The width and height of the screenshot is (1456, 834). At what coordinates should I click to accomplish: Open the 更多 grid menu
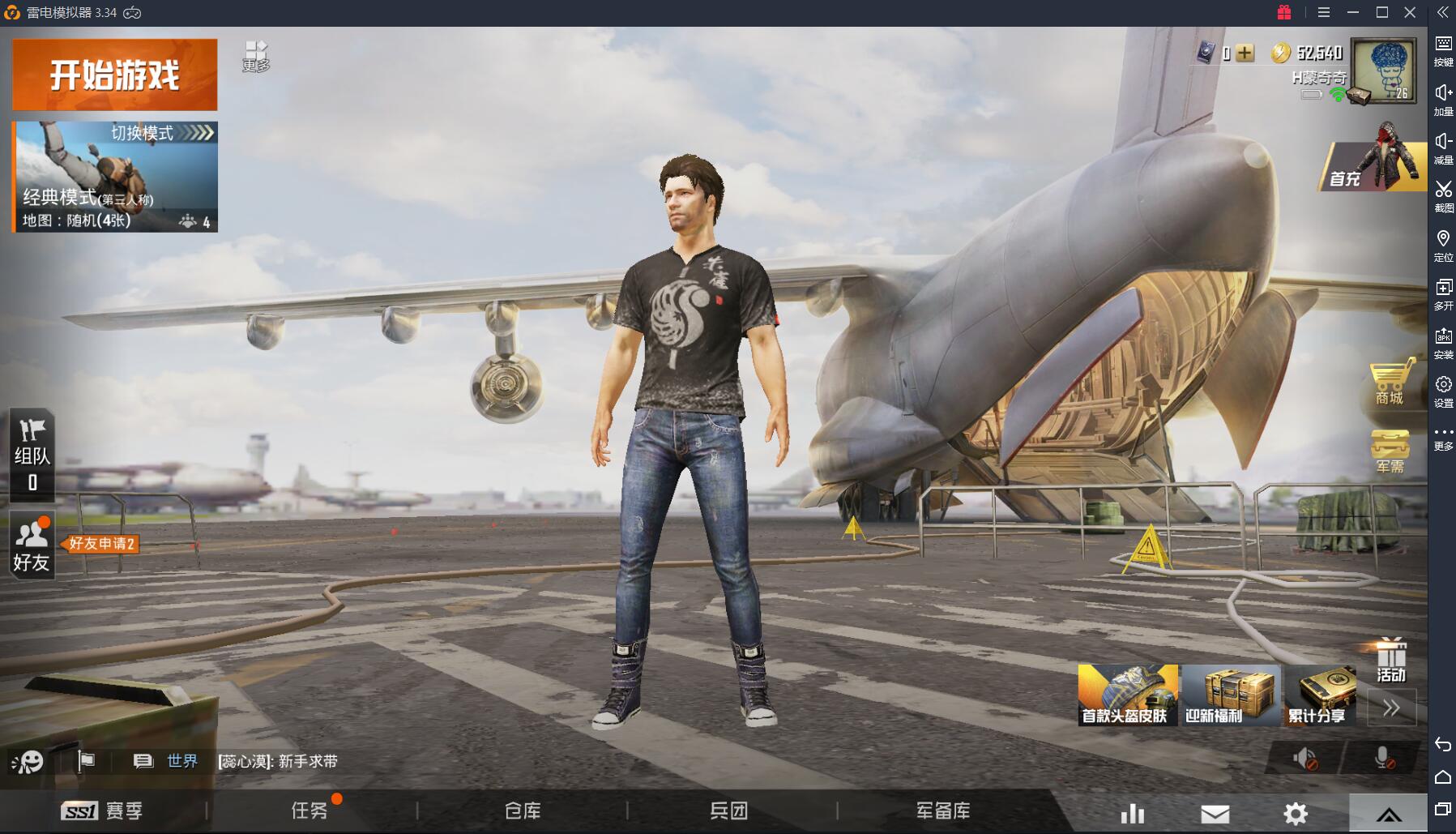(256, 56)
